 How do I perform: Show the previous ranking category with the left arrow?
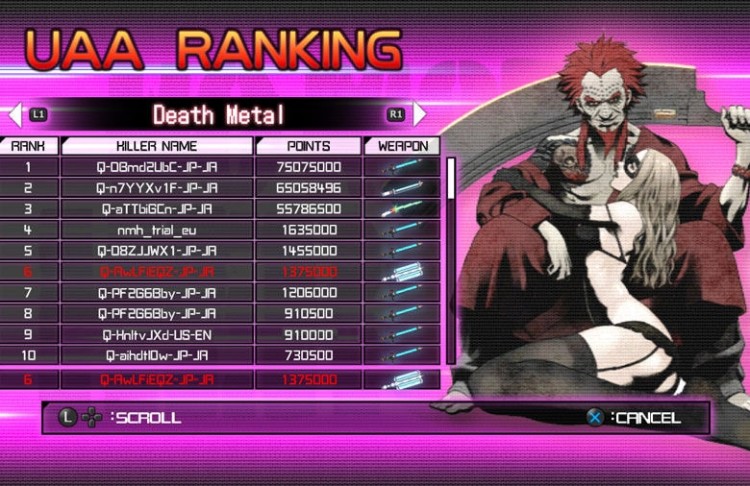tap(15, 114)
